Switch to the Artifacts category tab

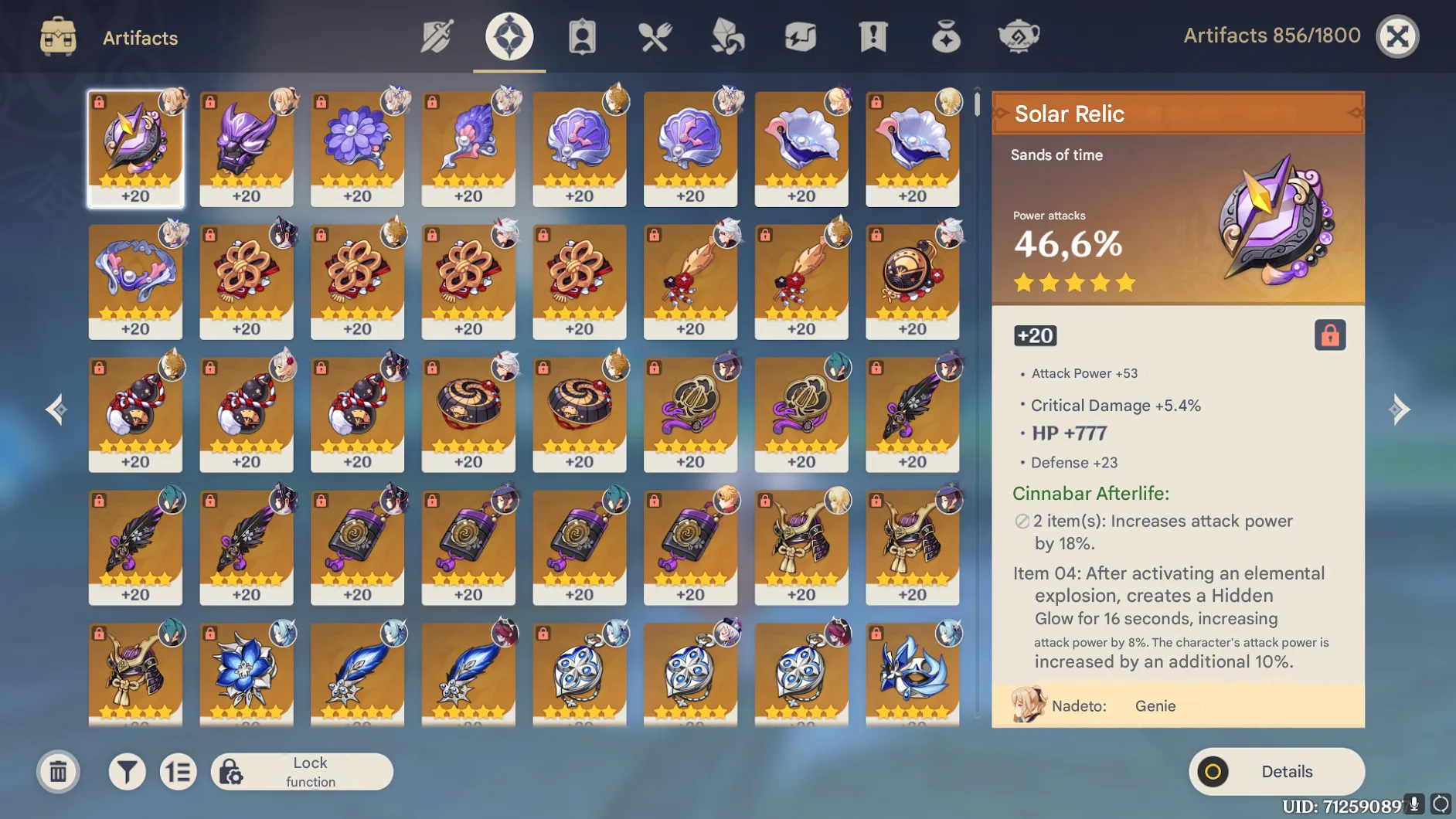pos(509,36)
